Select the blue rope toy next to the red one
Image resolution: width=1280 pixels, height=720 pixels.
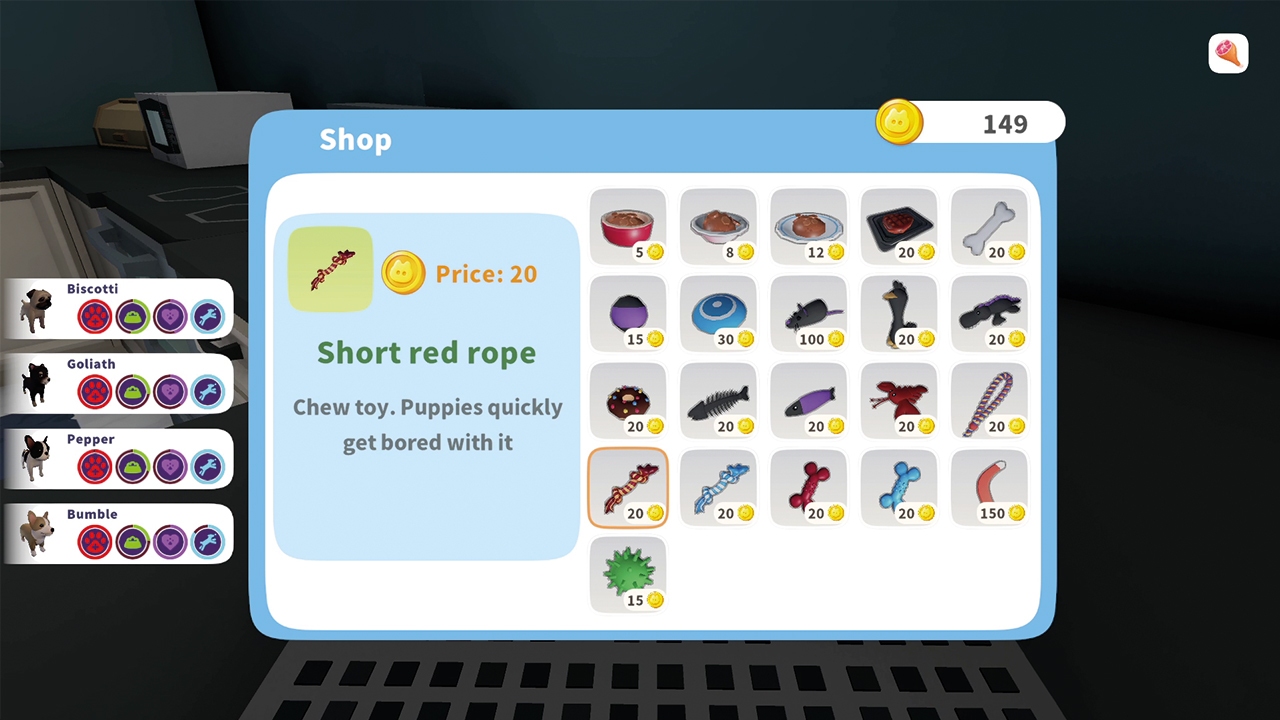tap(718, 485)
